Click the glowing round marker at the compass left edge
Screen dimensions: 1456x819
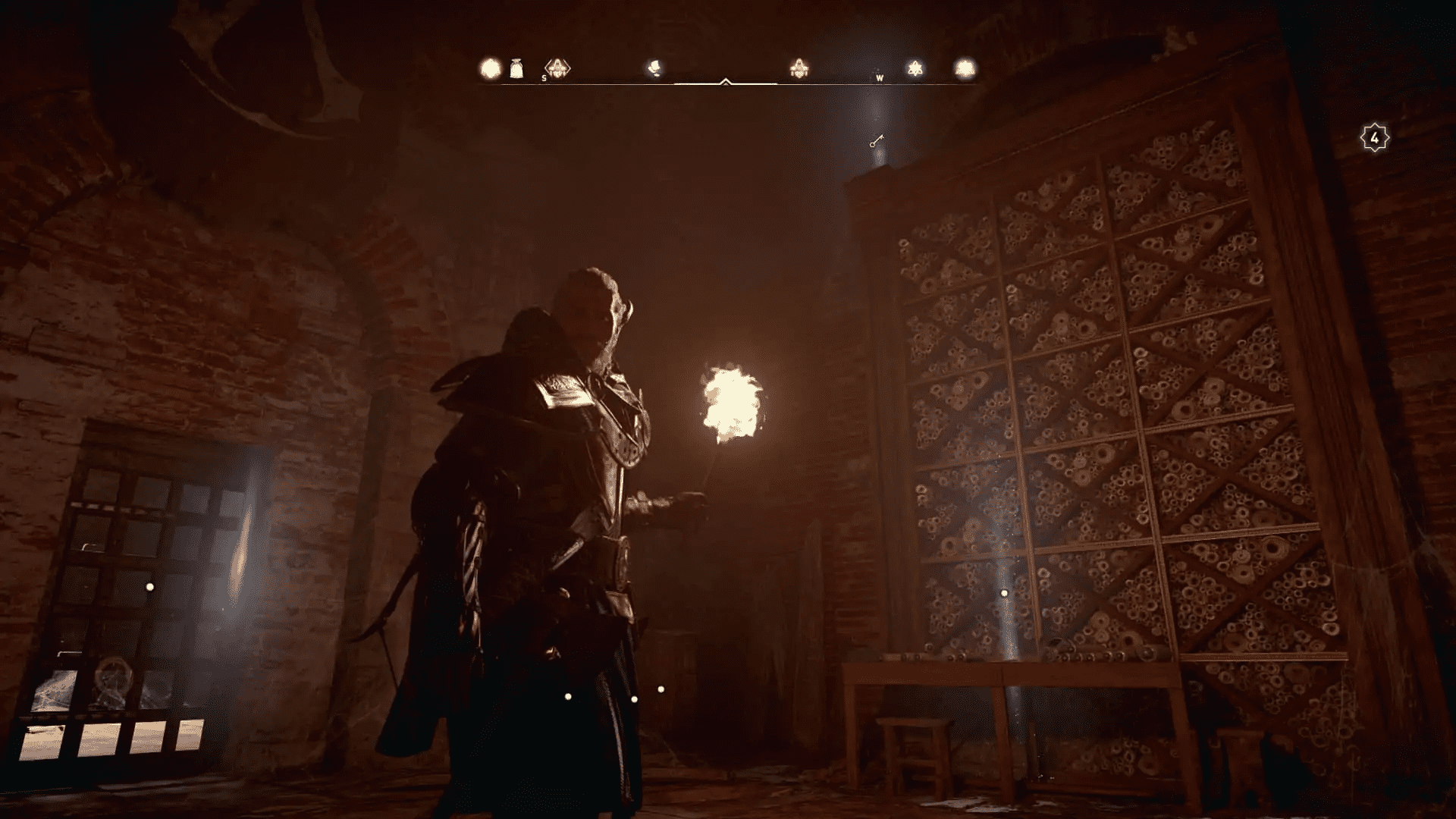point(489,67)
